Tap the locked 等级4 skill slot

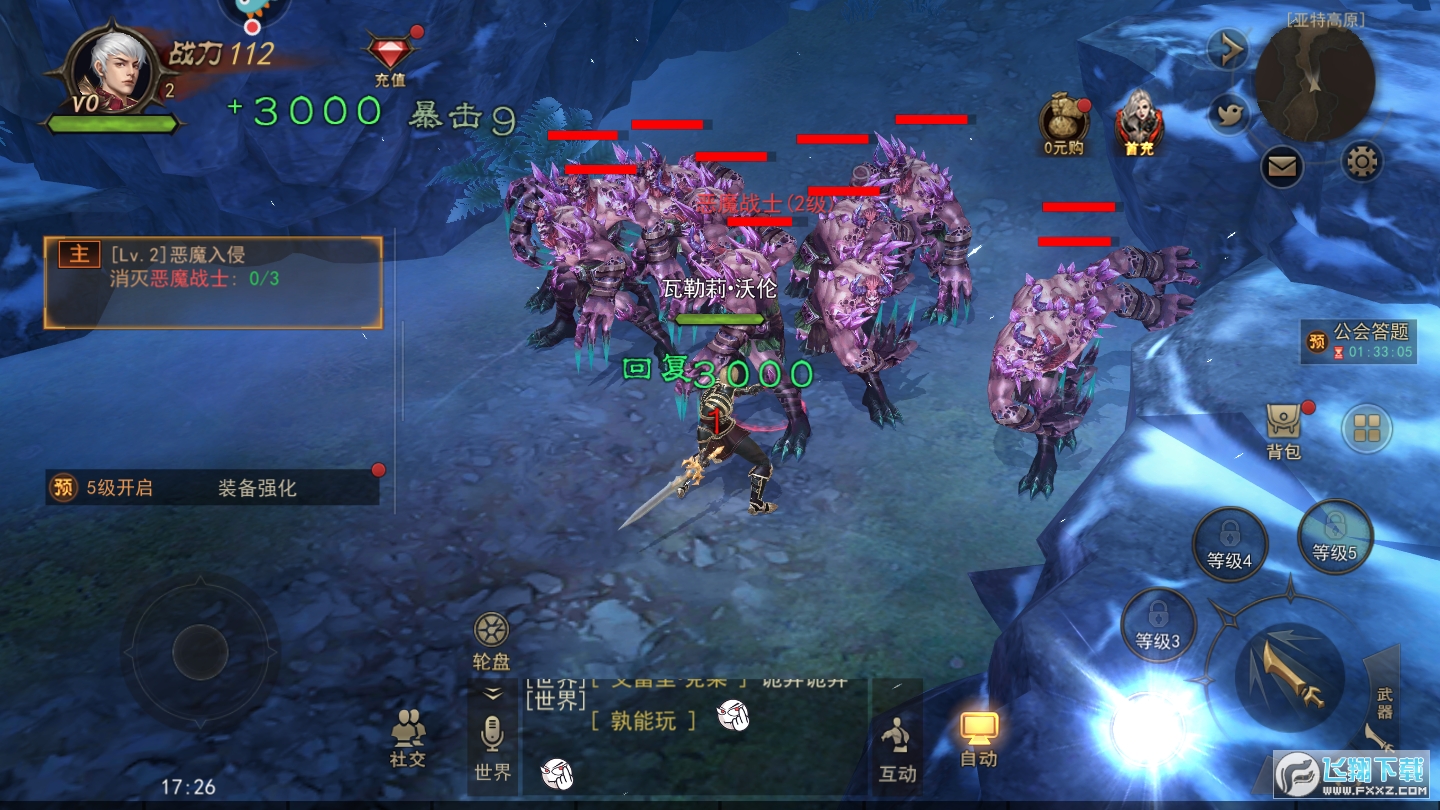click(1229, 543)
